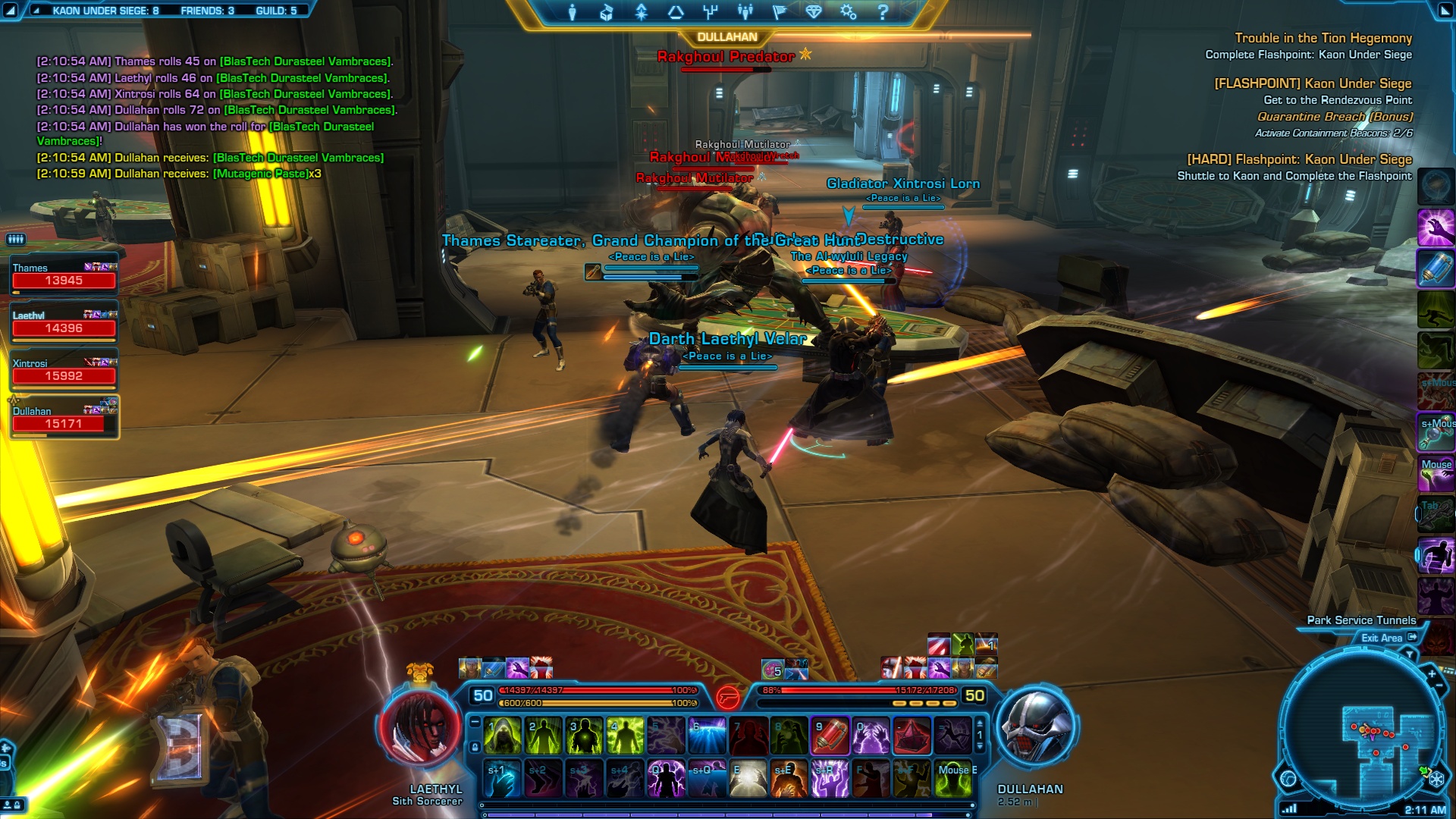This screenshot has height=819, width=1456.
Task: Click Laethyl's player portrait
Action: pos(421,728)
